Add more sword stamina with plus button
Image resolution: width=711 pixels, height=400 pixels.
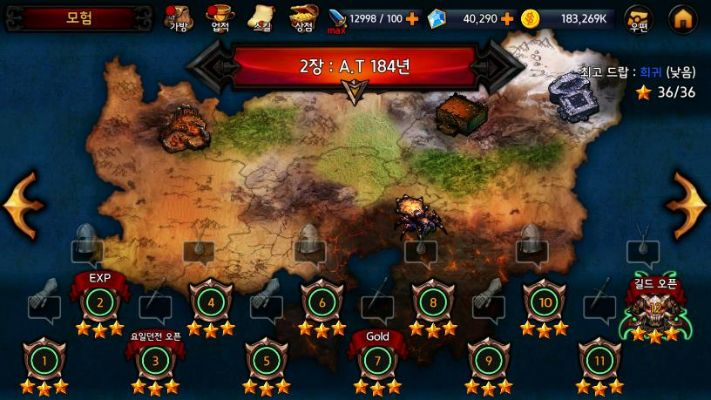[411, 18]
